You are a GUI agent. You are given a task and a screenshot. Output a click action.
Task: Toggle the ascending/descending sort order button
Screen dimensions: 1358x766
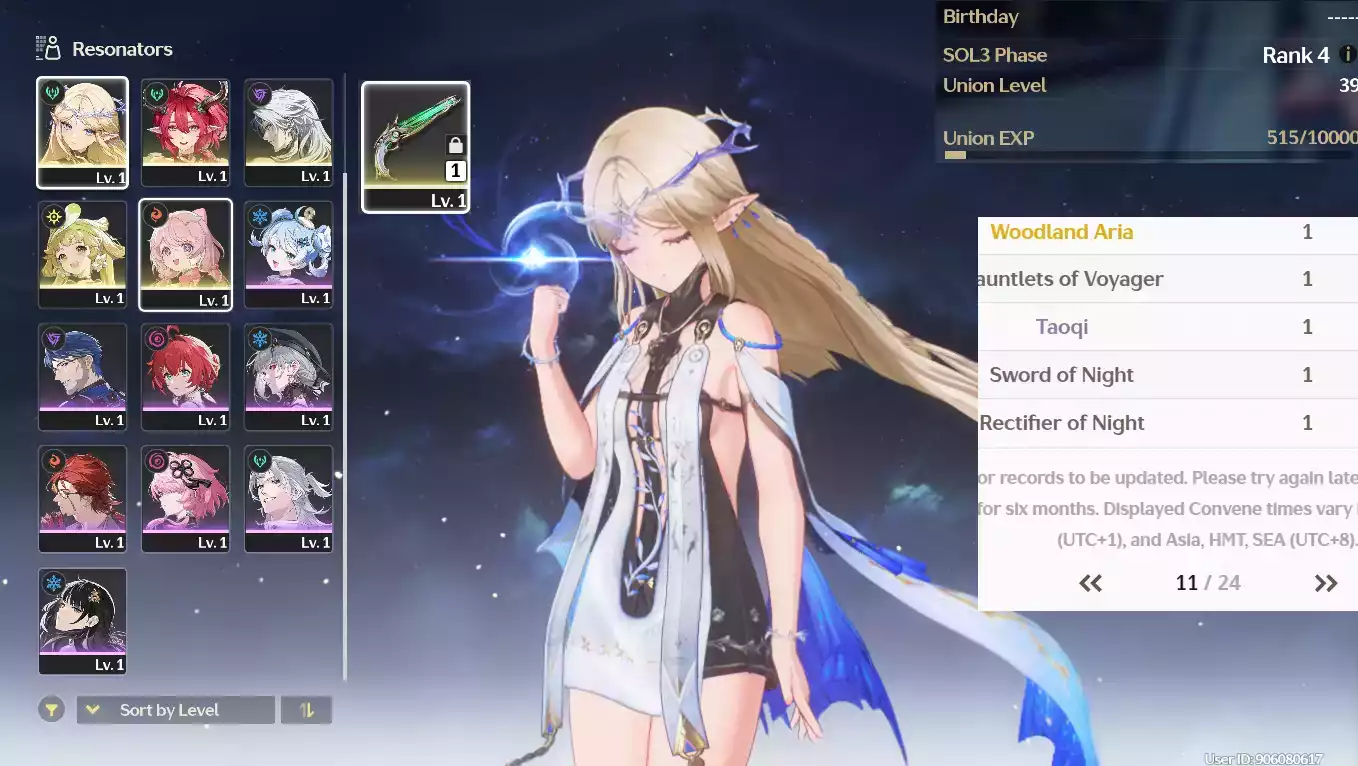306,710
